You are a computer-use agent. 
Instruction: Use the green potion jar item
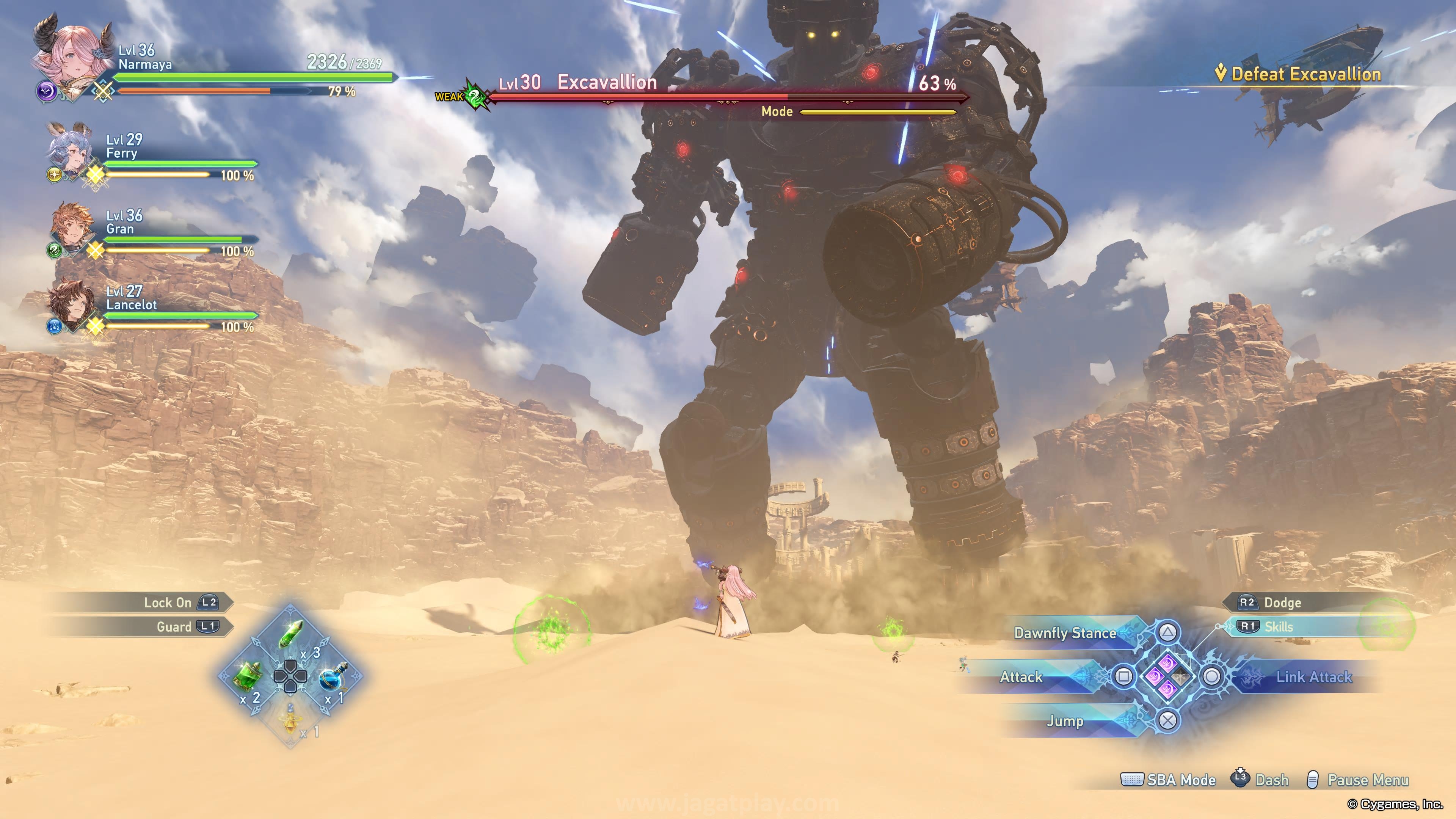click(x=247, y=676)
